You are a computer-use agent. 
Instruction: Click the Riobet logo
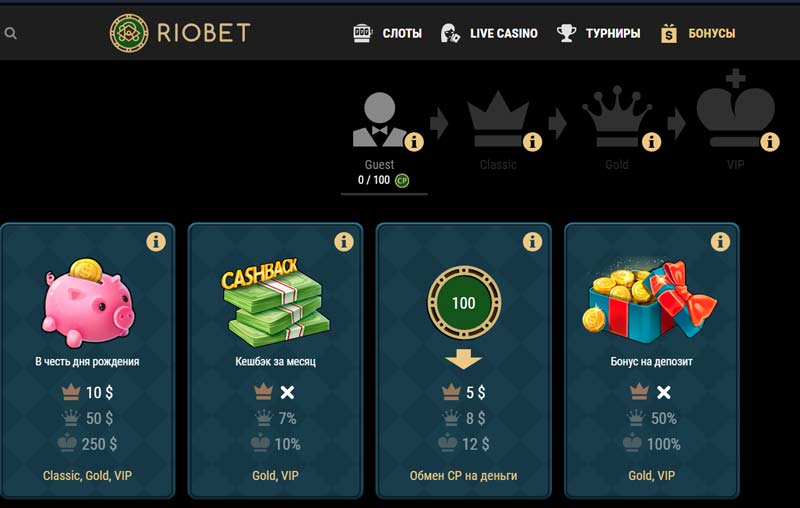[x=180, y=33]
